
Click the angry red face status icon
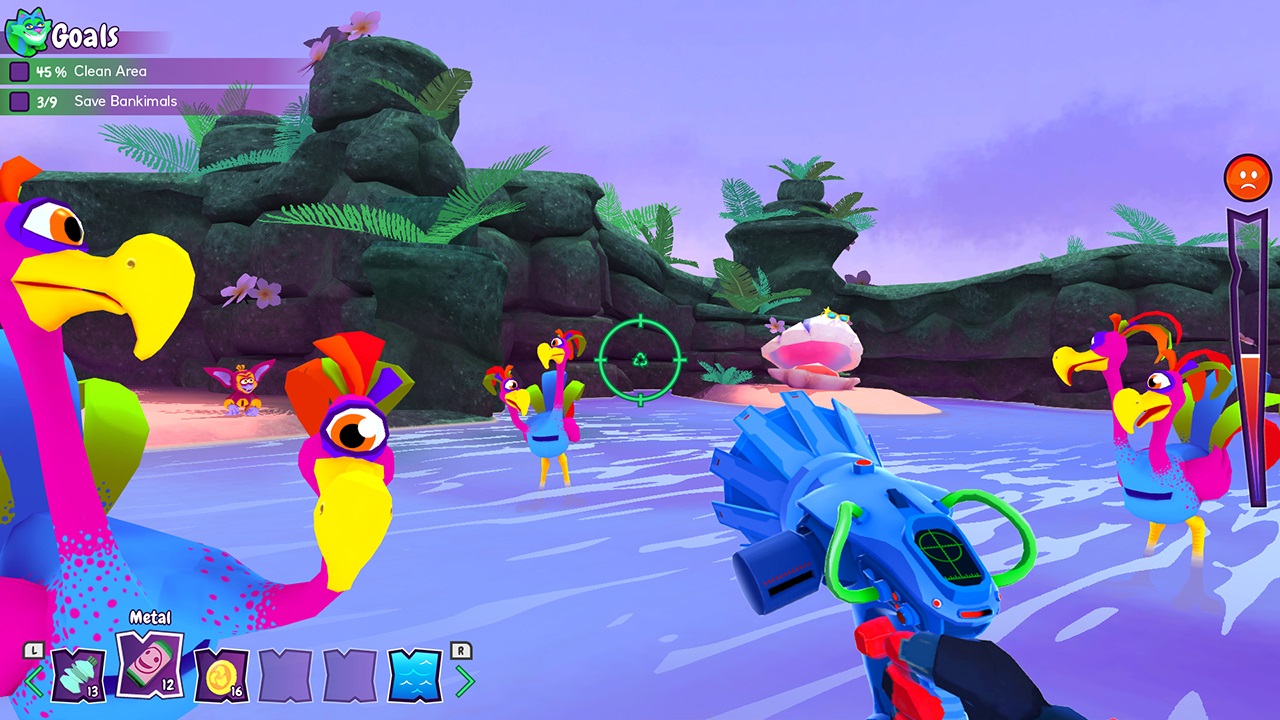click(x=1247, y=177)
